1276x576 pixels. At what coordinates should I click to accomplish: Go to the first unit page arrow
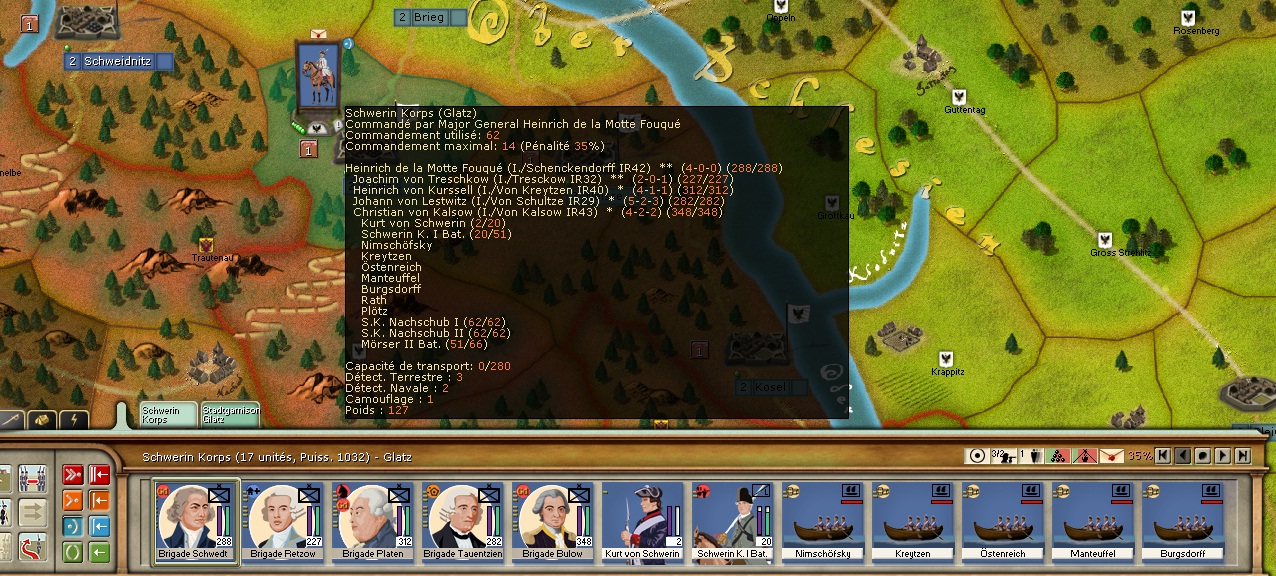1163,456
